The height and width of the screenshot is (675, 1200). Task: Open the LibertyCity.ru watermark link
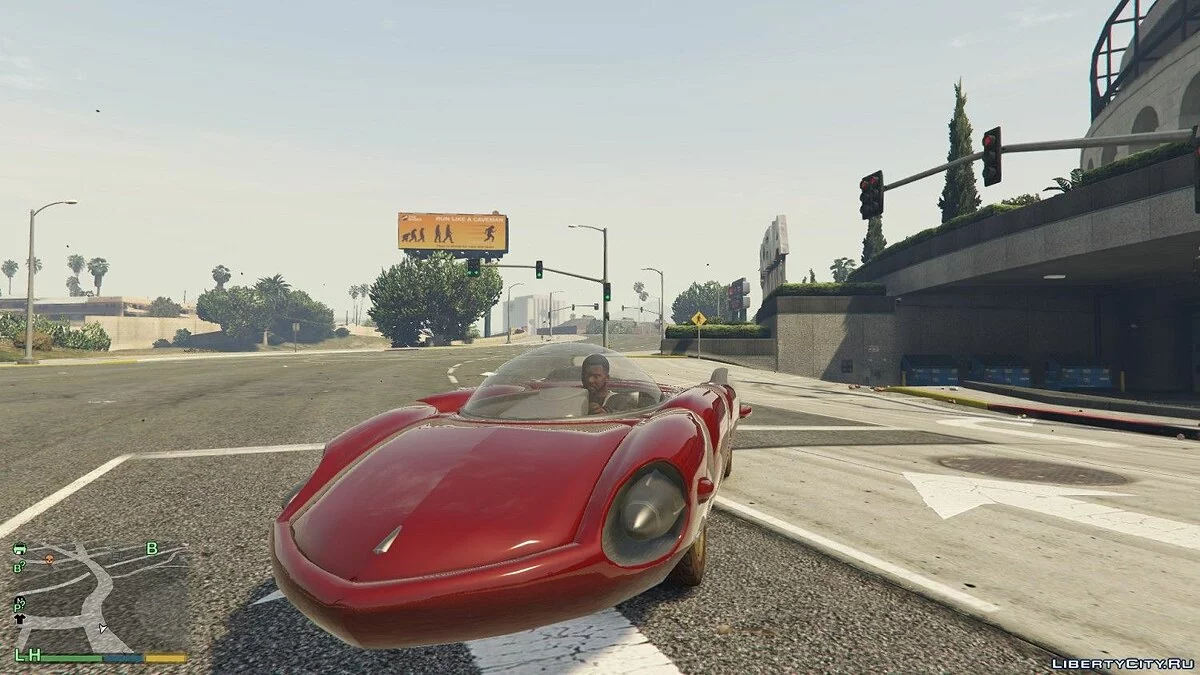pyautogui.click(x=1122, y=663)
